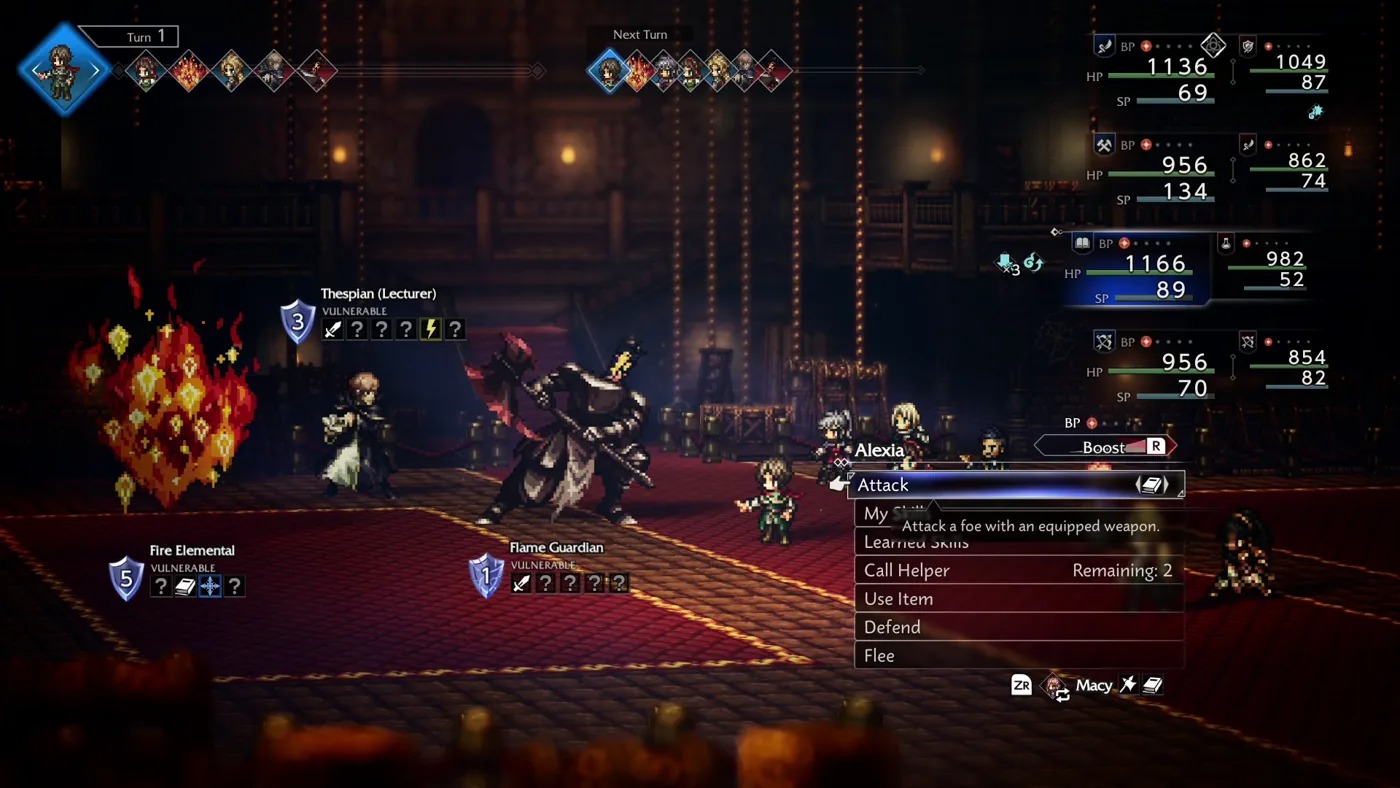Target the Flame Guardian nameplate
1400x788 pixels.
pyautogui.click(x=556, y=548)
